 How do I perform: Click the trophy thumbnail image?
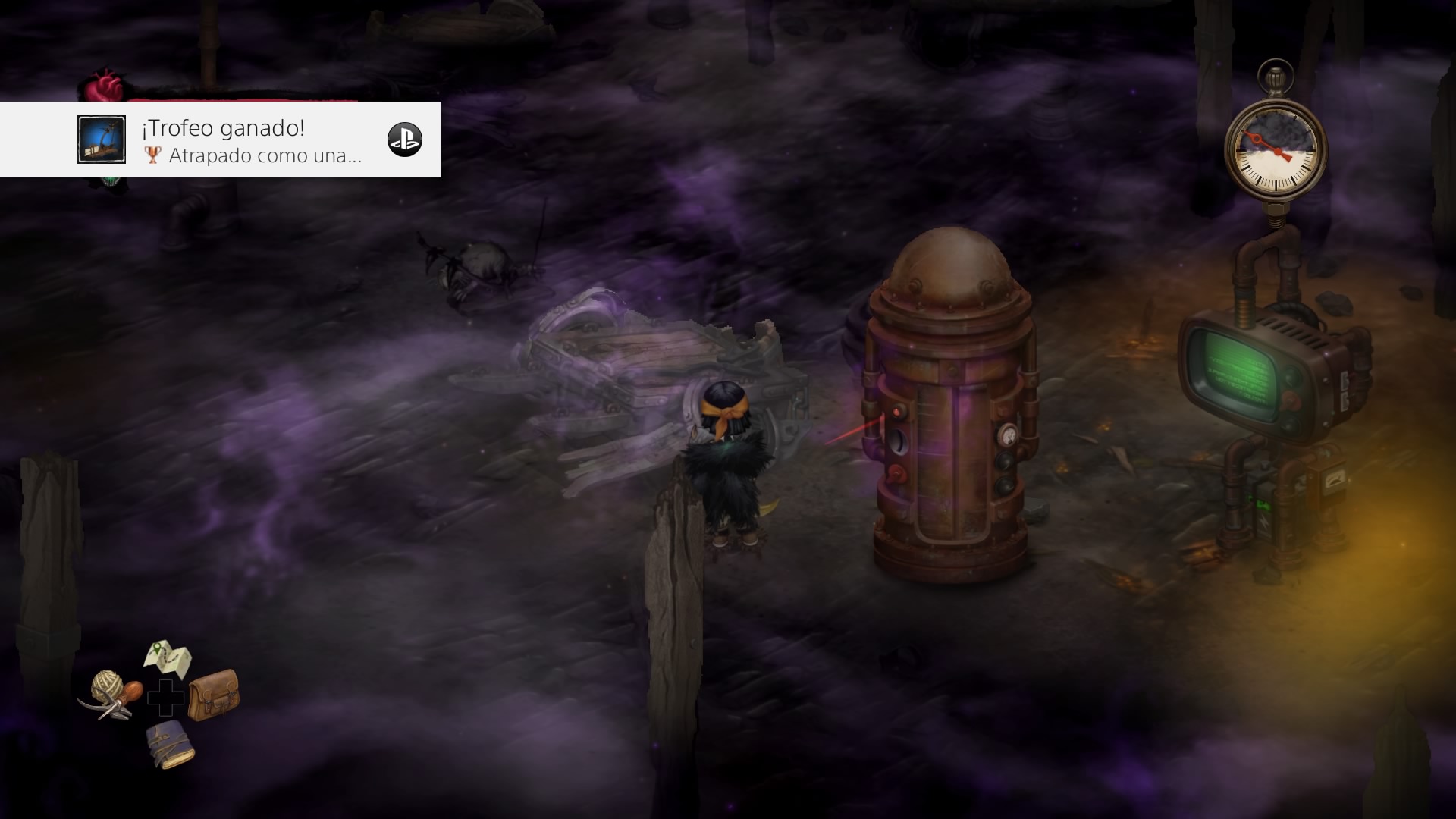click(x=102, y=140)
